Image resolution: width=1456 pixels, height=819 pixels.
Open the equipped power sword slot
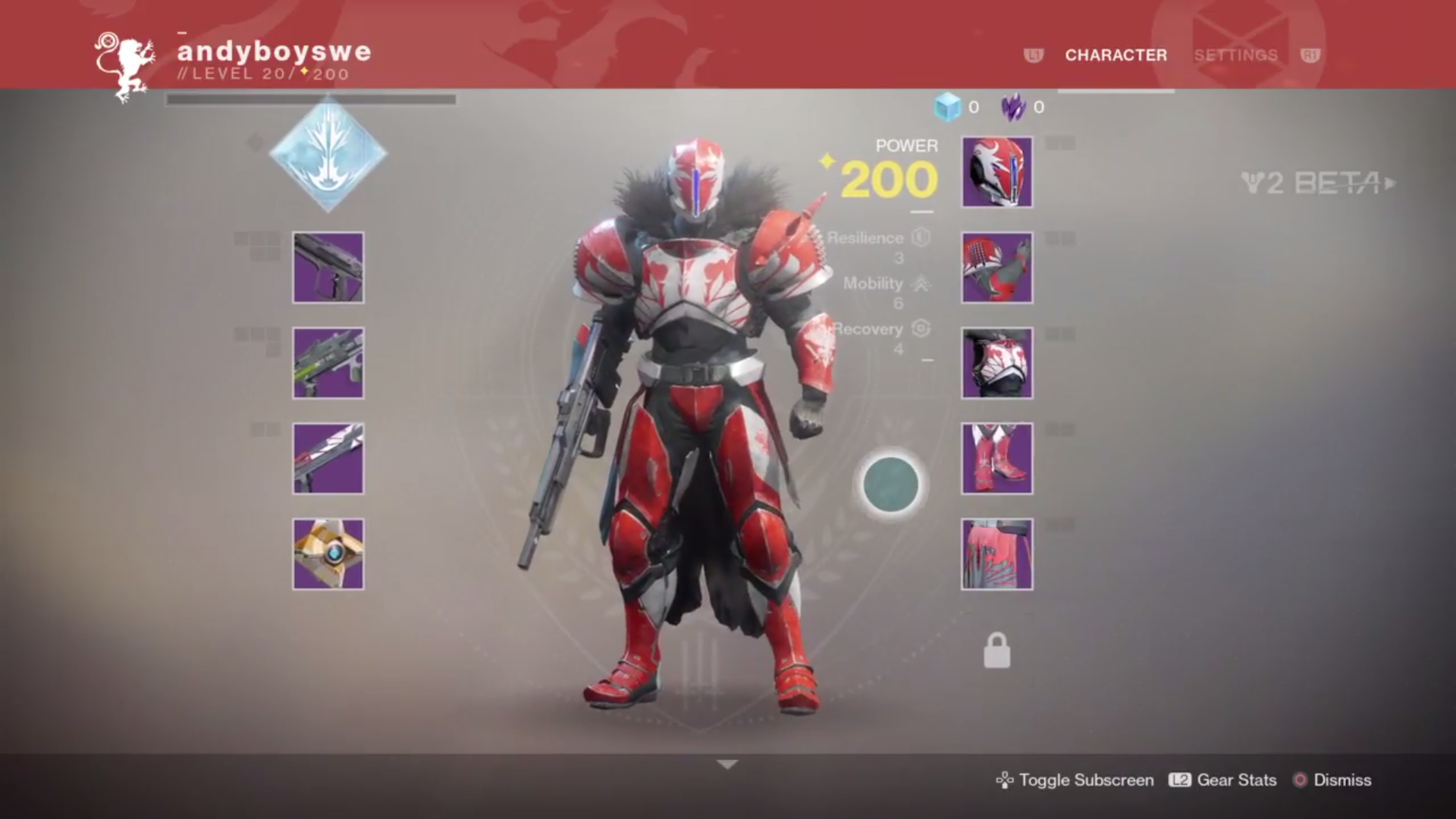pyautogui.click(x=328, y=458)
